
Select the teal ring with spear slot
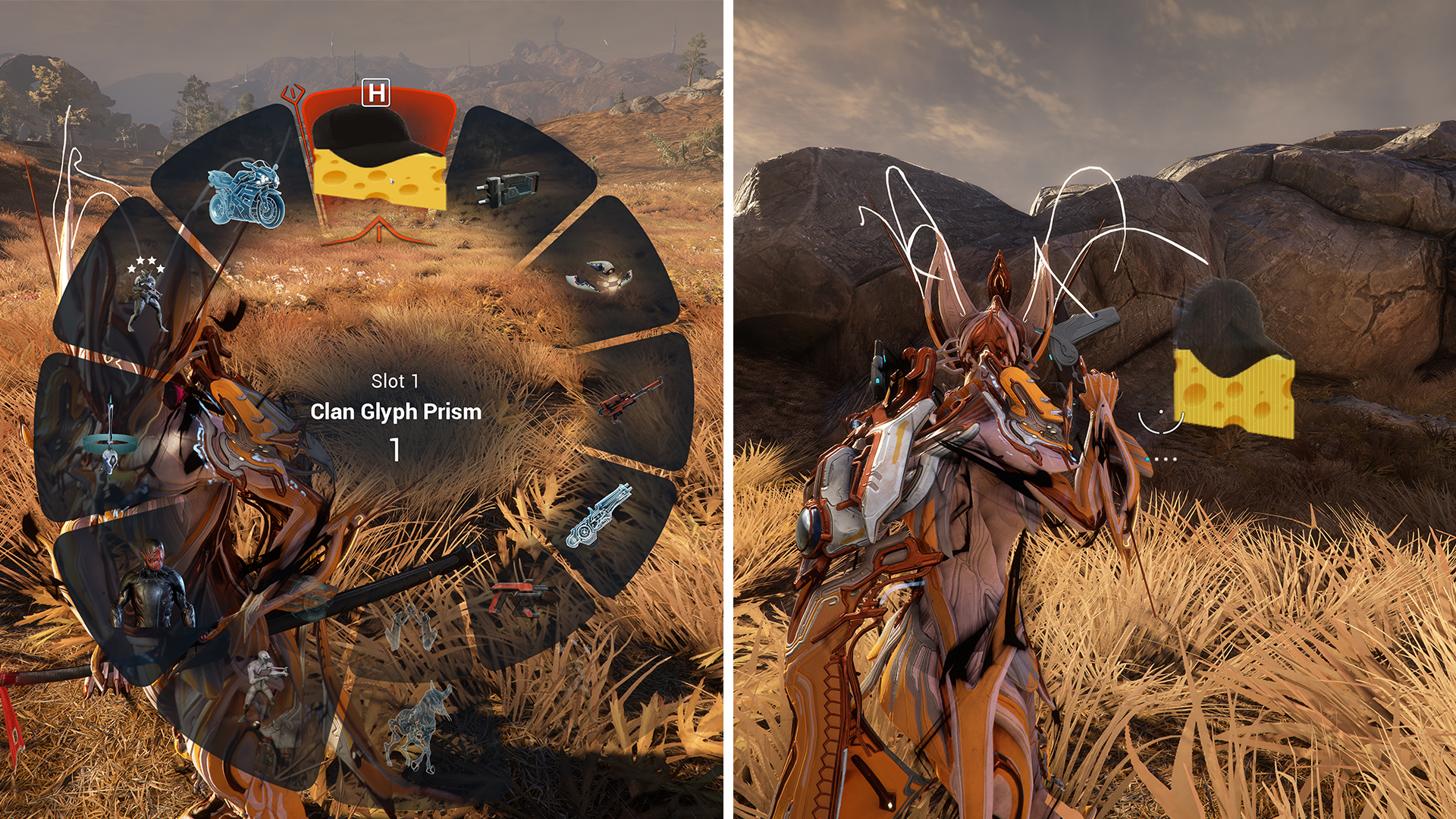(x=109, y=439)
